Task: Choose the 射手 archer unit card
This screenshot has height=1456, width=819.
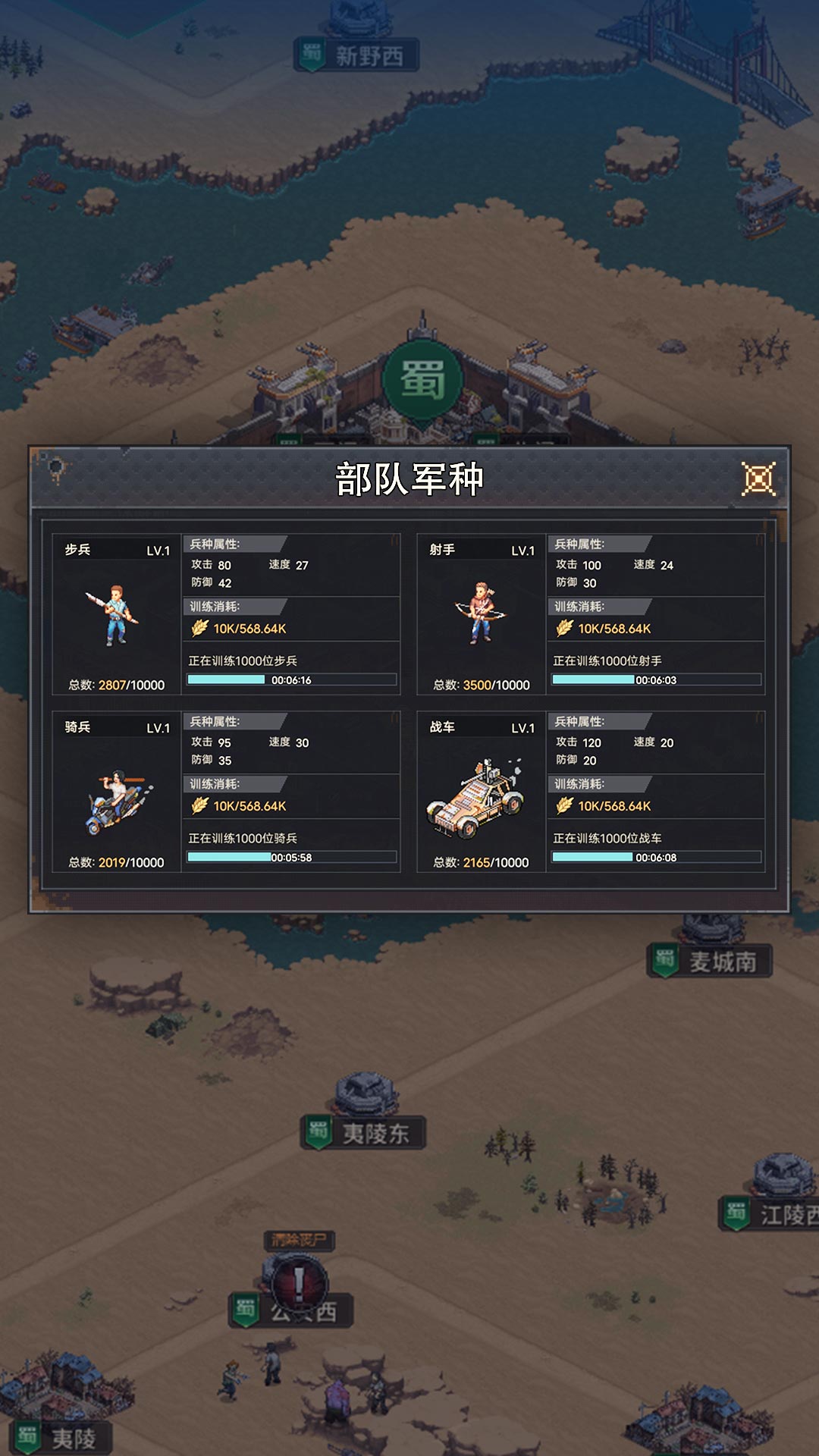Action: [x=481, y=614]
